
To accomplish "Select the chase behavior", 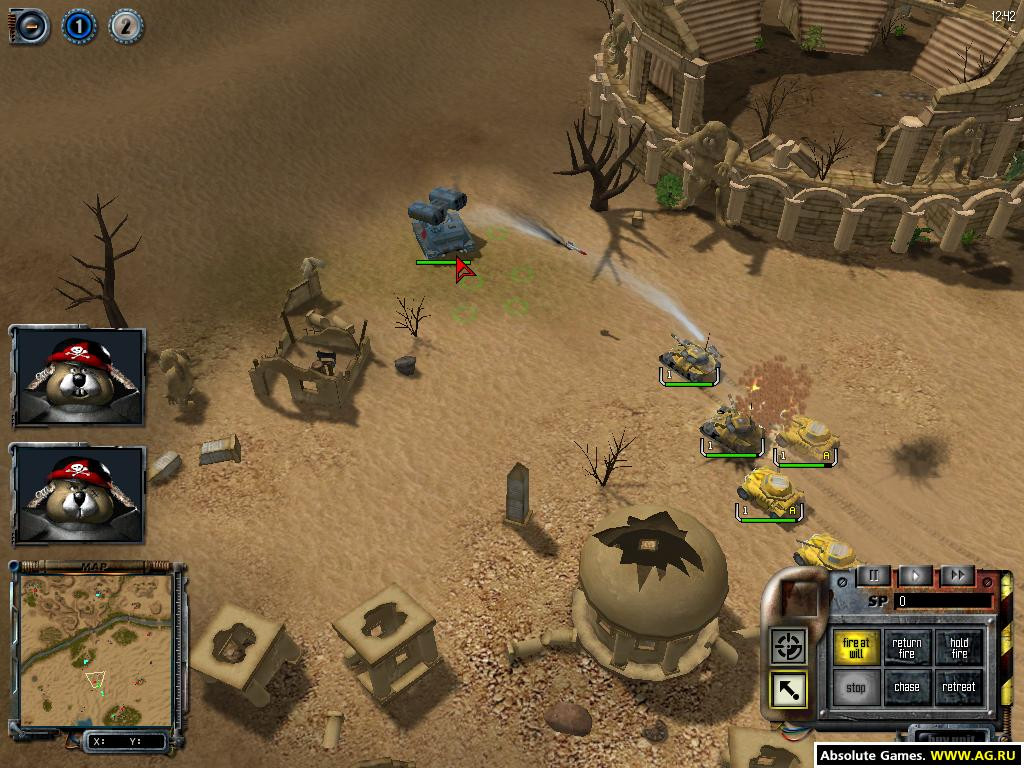I will click(907, 688).
